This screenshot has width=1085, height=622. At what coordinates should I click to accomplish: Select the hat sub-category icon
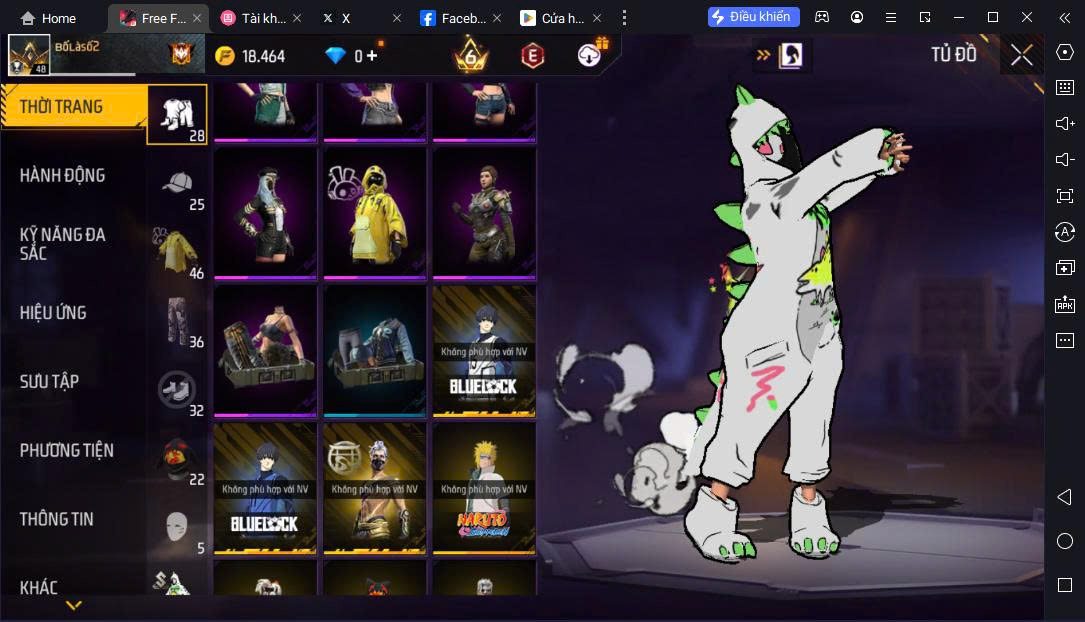(178, 183)
